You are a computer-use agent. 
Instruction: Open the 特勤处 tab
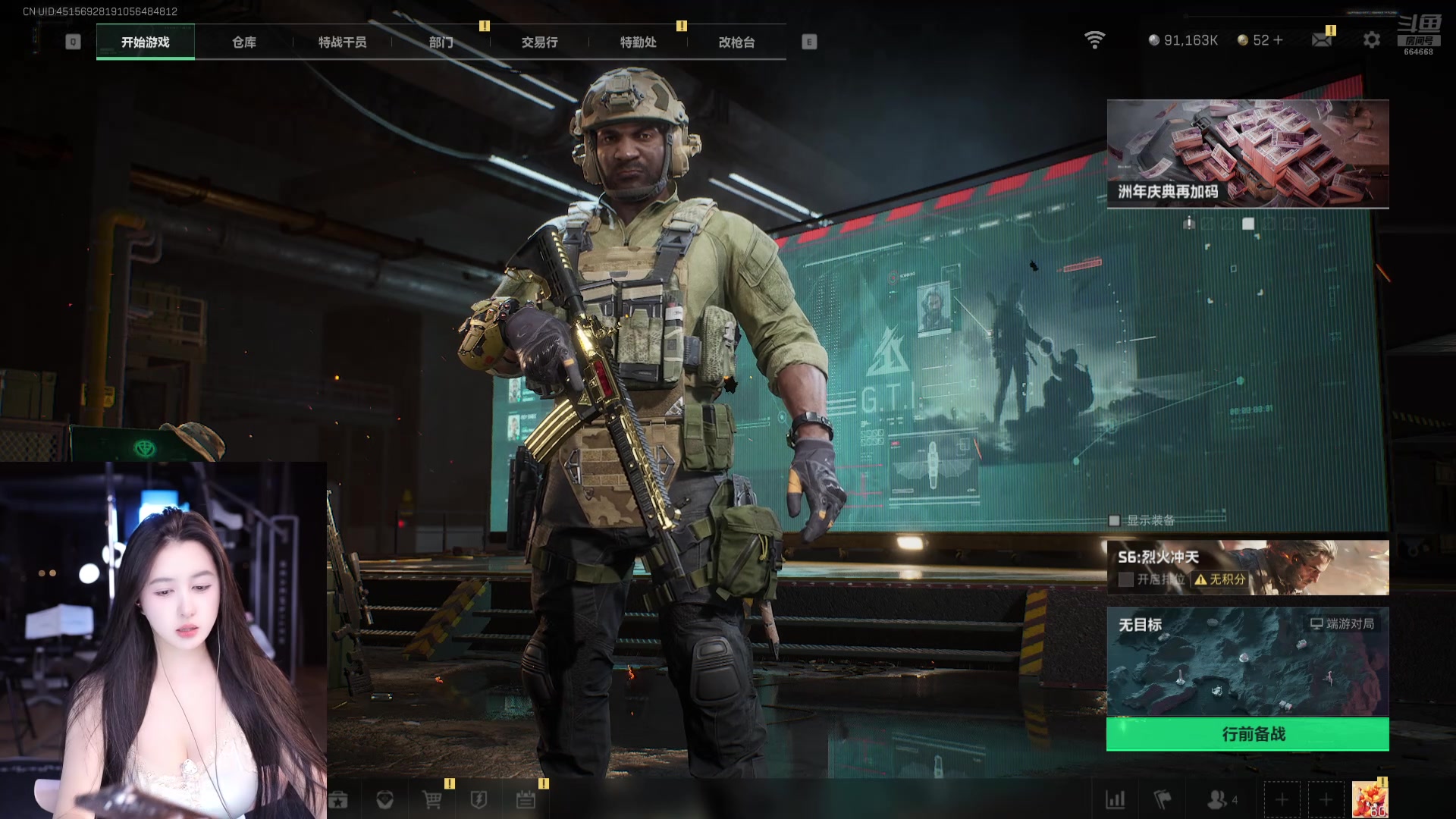638,42
